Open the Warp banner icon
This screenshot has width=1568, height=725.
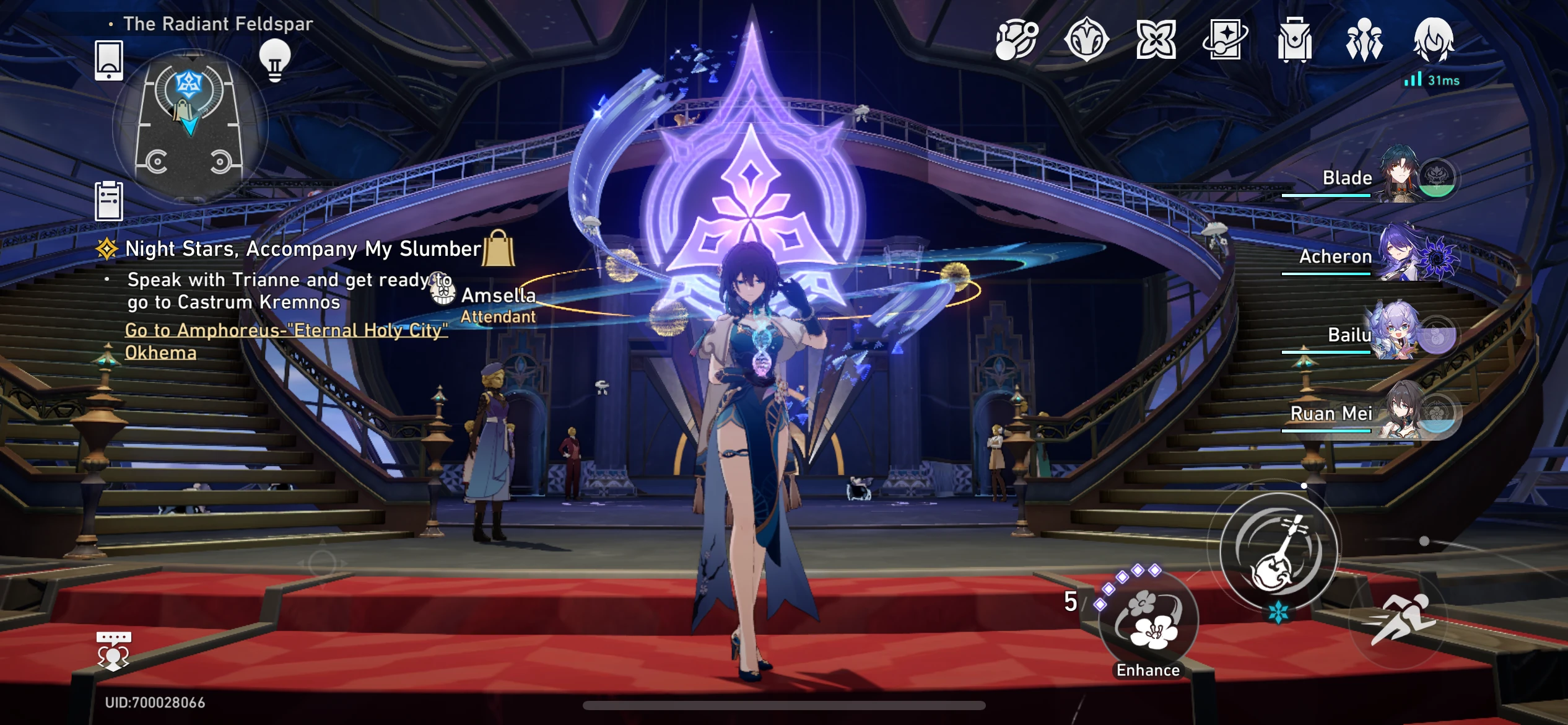click(1157, 39)
